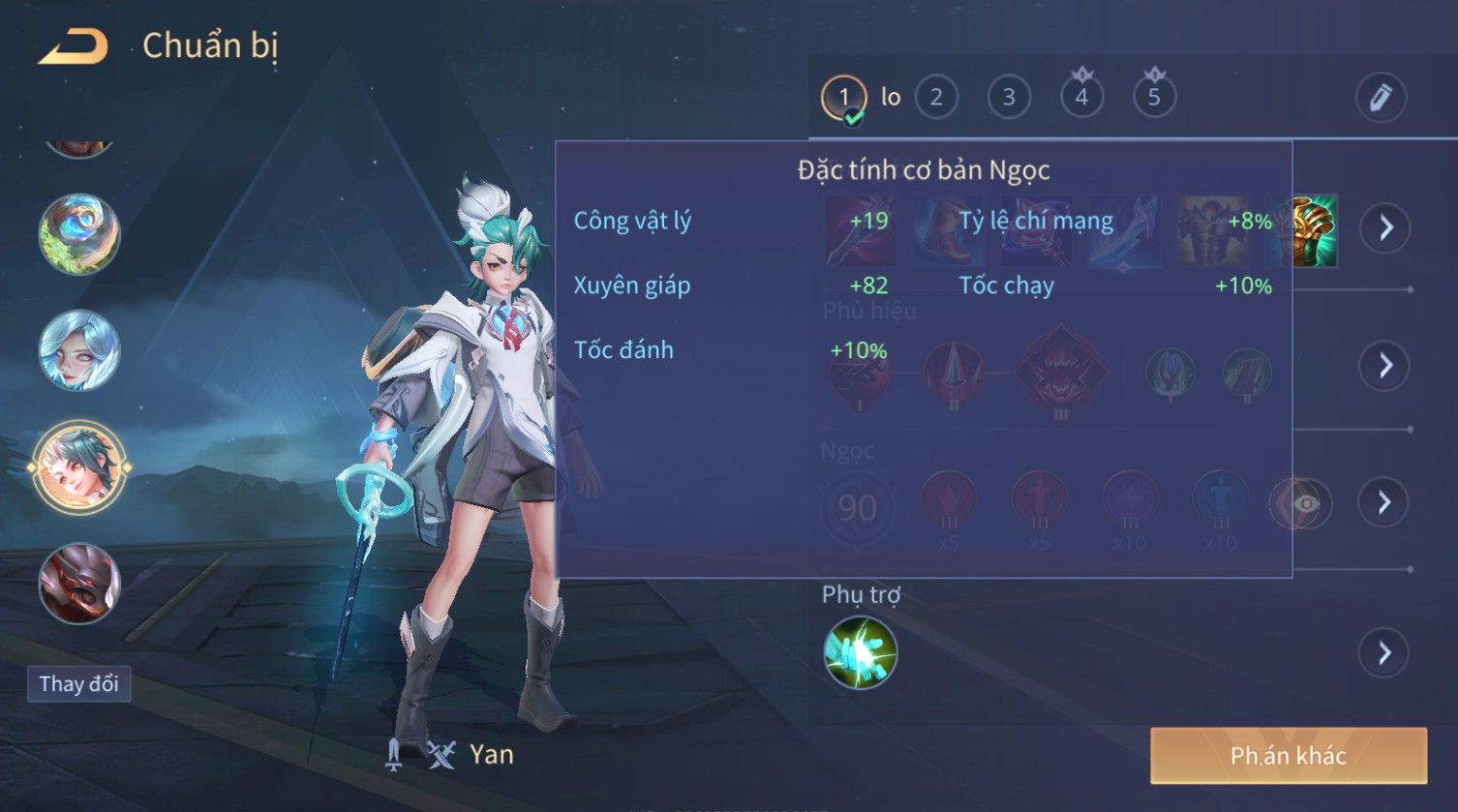Select loadout preset number 3
Screen dimensions: 1458x812
[1008, 97]
